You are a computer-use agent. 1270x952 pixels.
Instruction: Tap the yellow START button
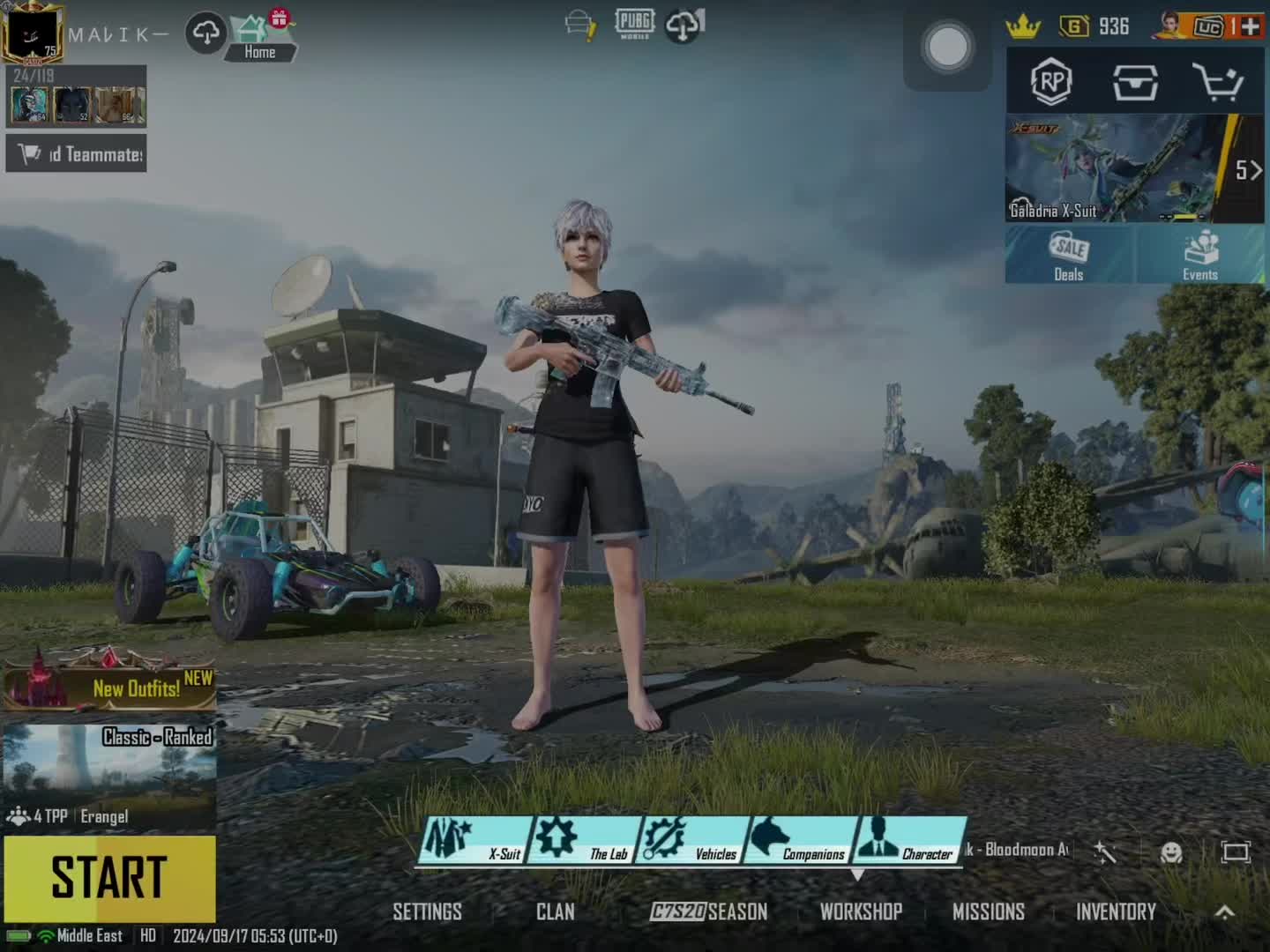point(109,878)
